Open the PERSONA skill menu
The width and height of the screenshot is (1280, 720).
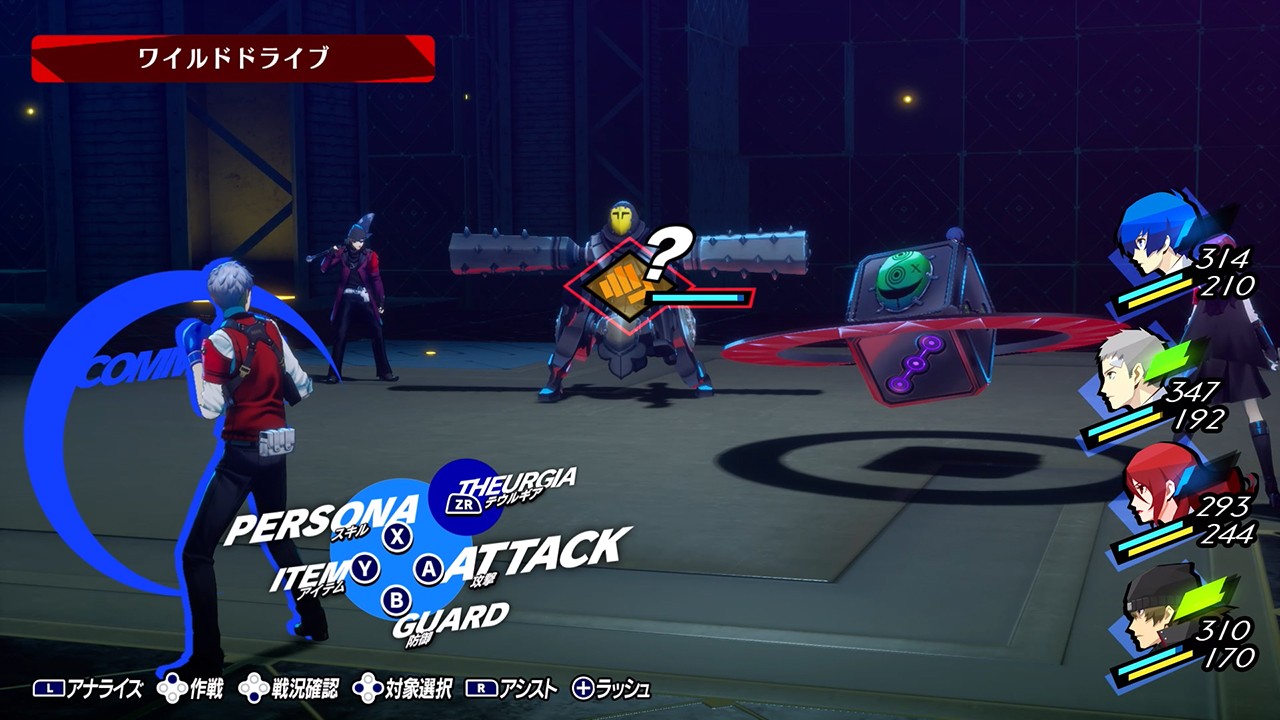(x=322, y=517)
